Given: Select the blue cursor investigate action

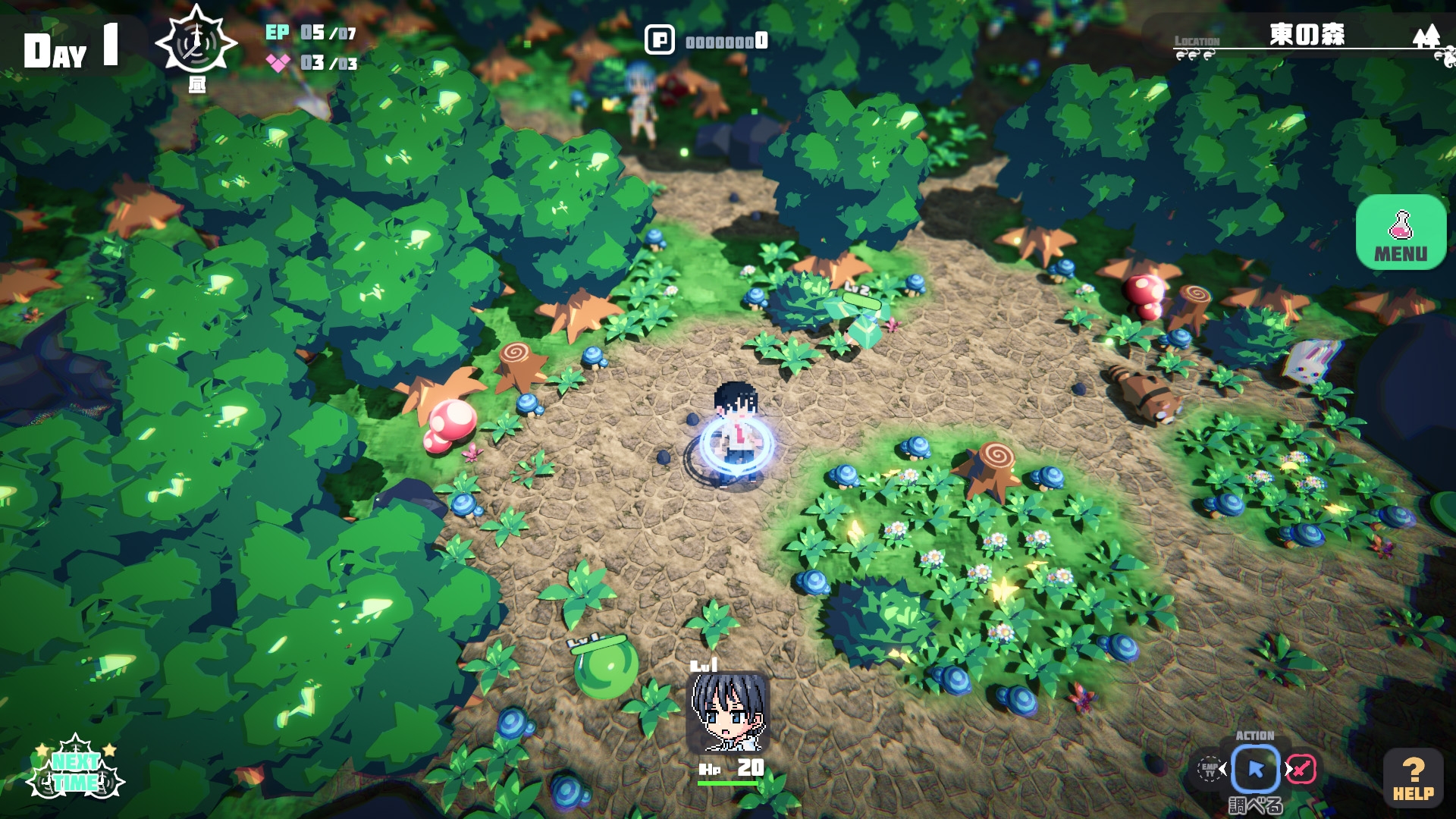Looking at the screenshot, I should (1256, 770).
